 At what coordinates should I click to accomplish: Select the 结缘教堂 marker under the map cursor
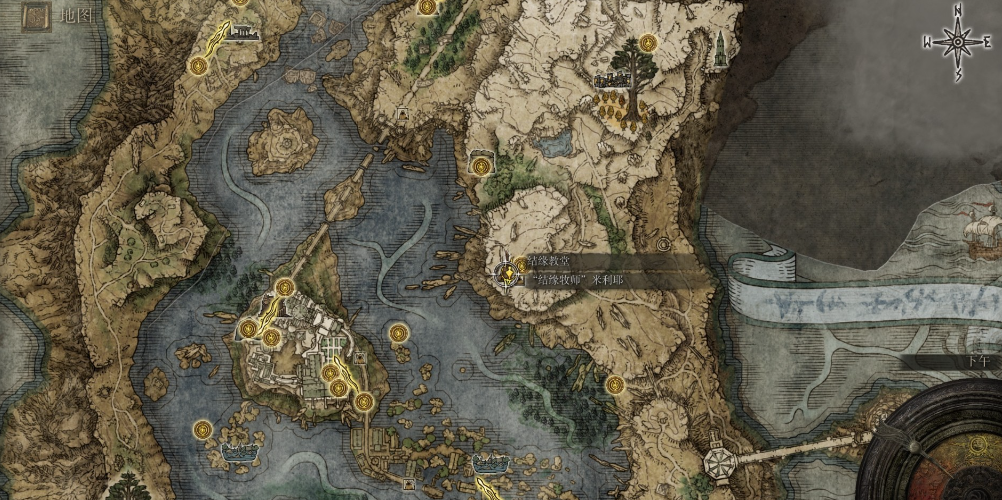508,270
